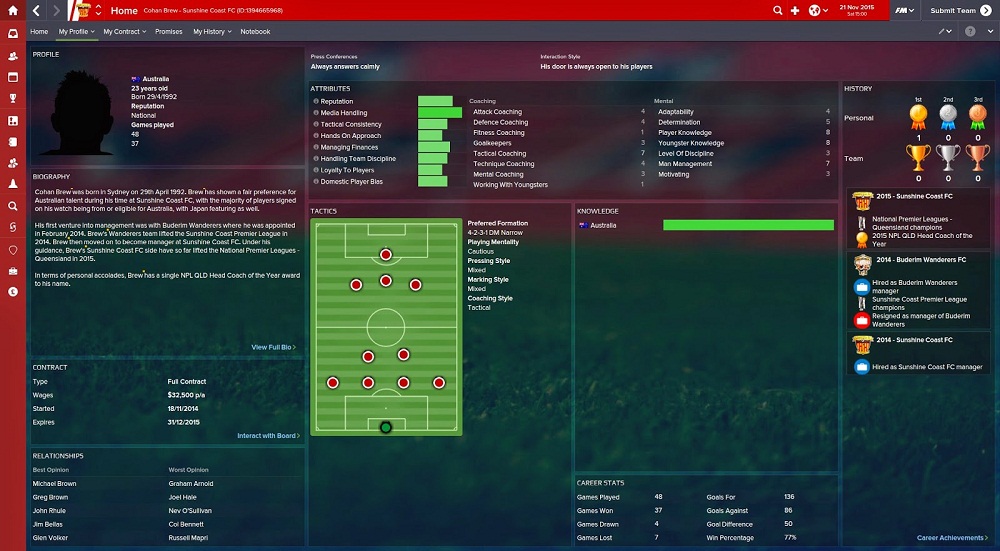Viewport: 1000px width, 551px height.
Task: Open the trophy competitions sidebar icon
Action: (x=13, y=98)
